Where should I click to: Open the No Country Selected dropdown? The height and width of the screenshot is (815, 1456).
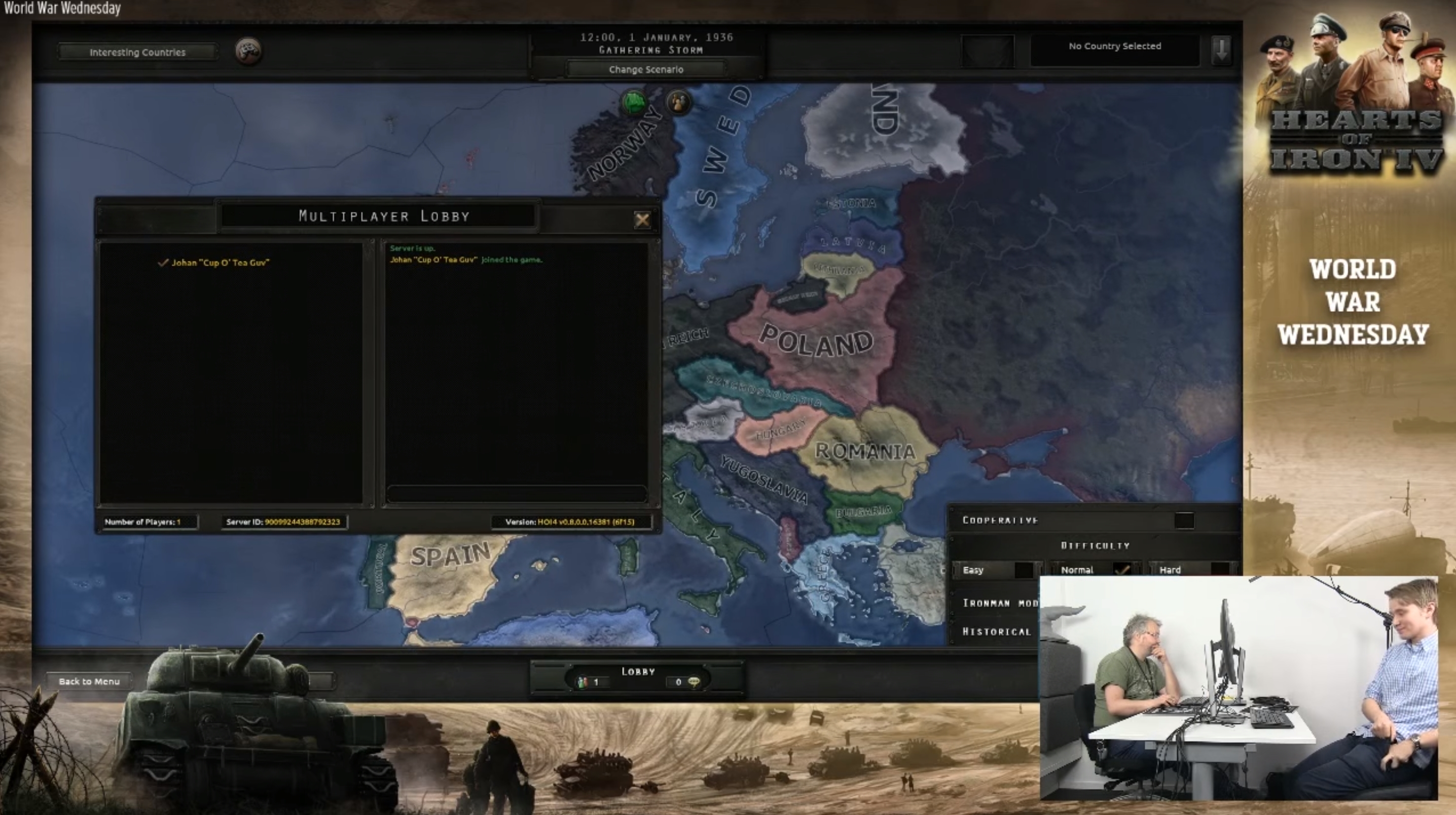[1115, 46]
